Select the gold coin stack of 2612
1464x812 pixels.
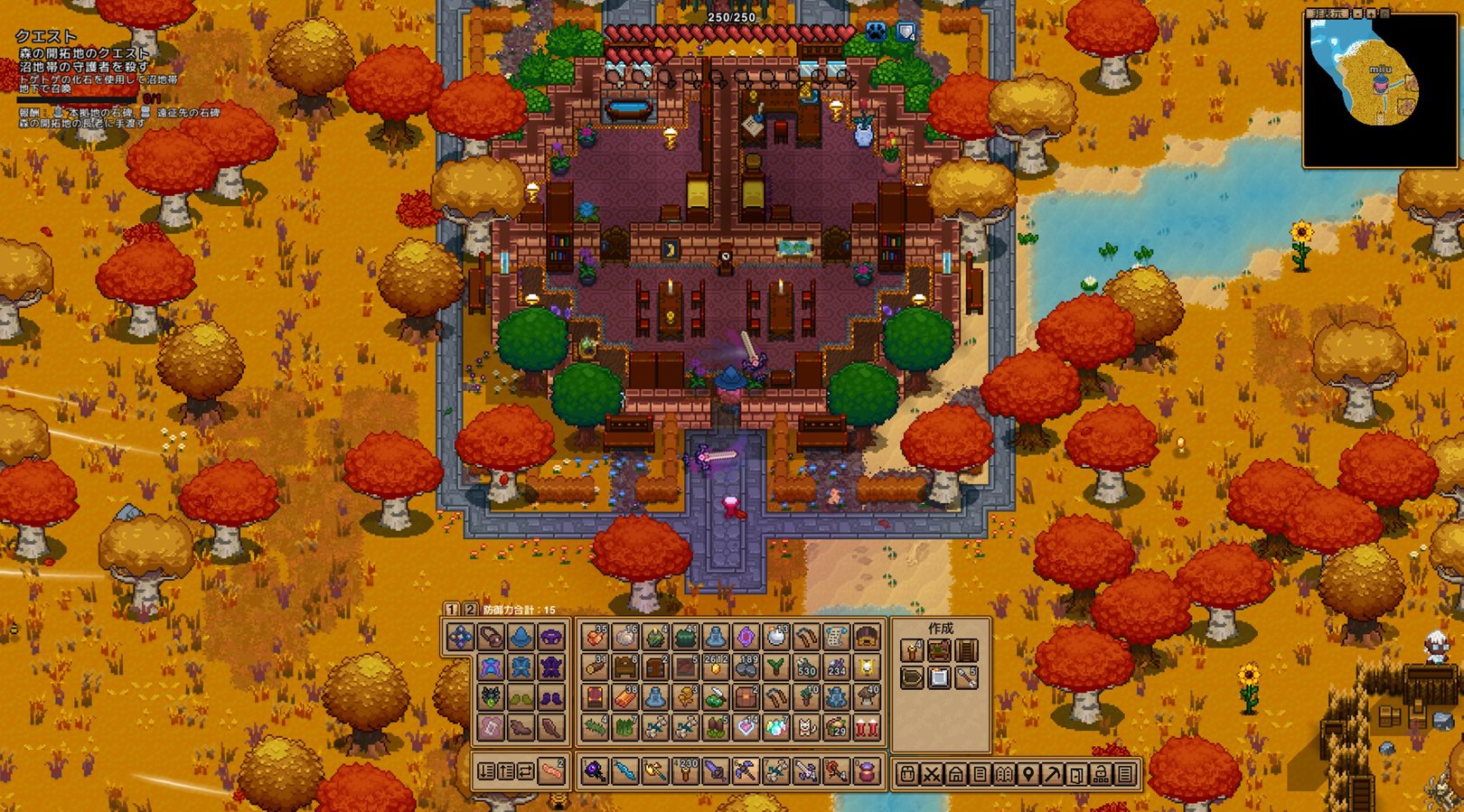pos(715,667)
